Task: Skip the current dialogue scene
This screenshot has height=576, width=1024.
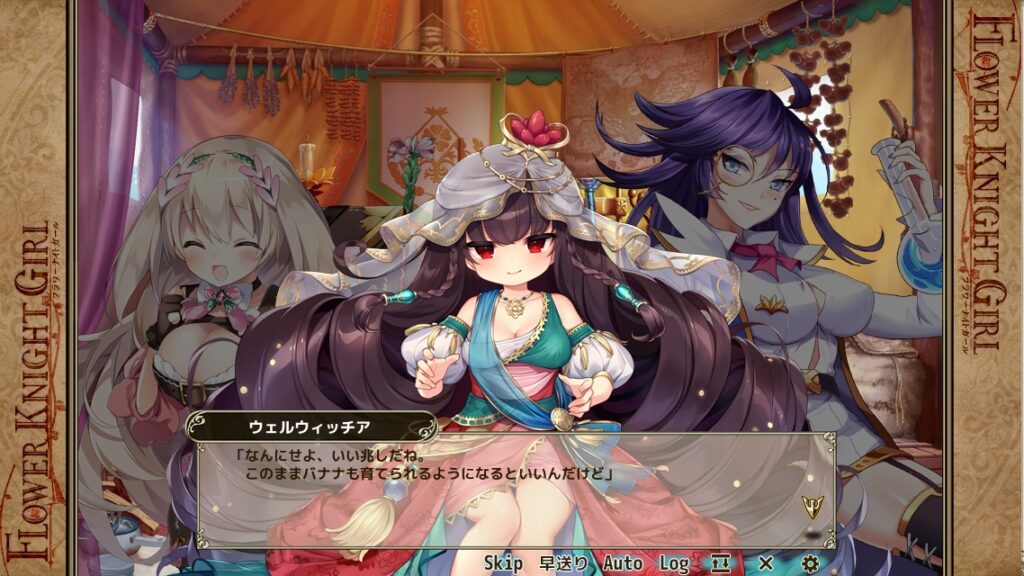Action: [x=503, y=563]
